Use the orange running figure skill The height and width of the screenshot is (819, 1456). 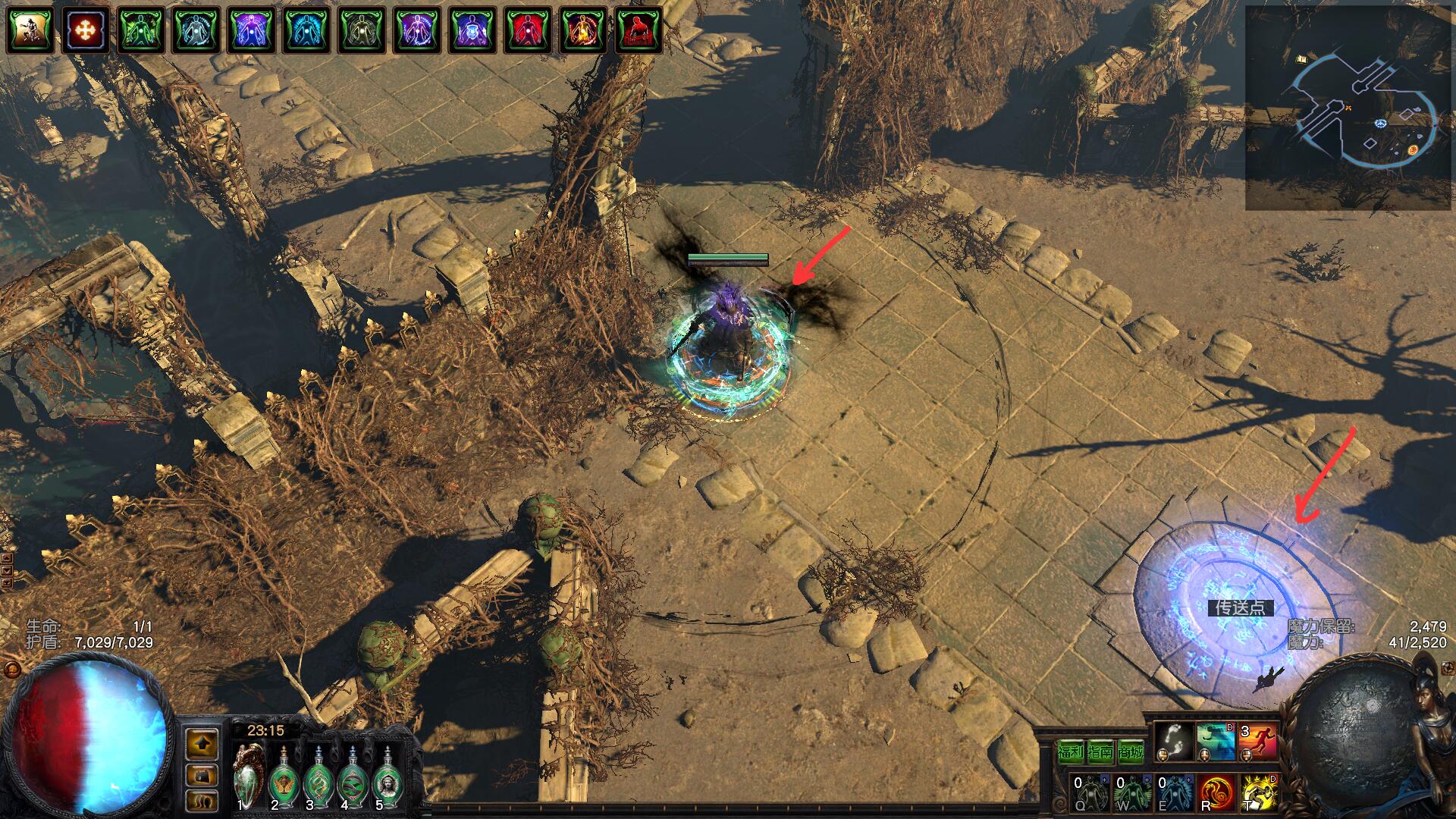(x=1257, y=742)
